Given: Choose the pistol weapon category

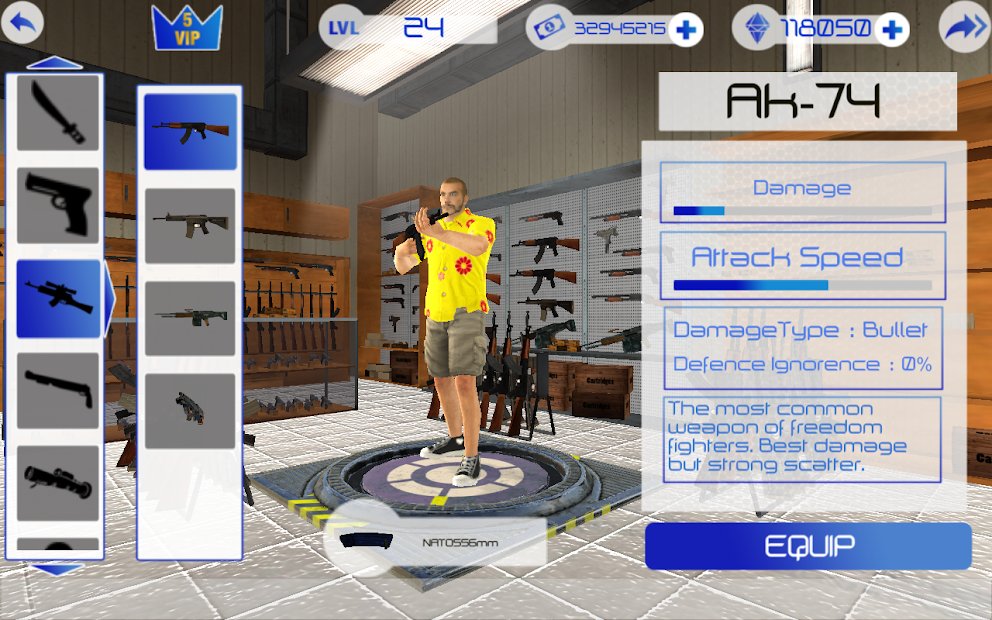Looking at the screenshot, I should point(58,205).
